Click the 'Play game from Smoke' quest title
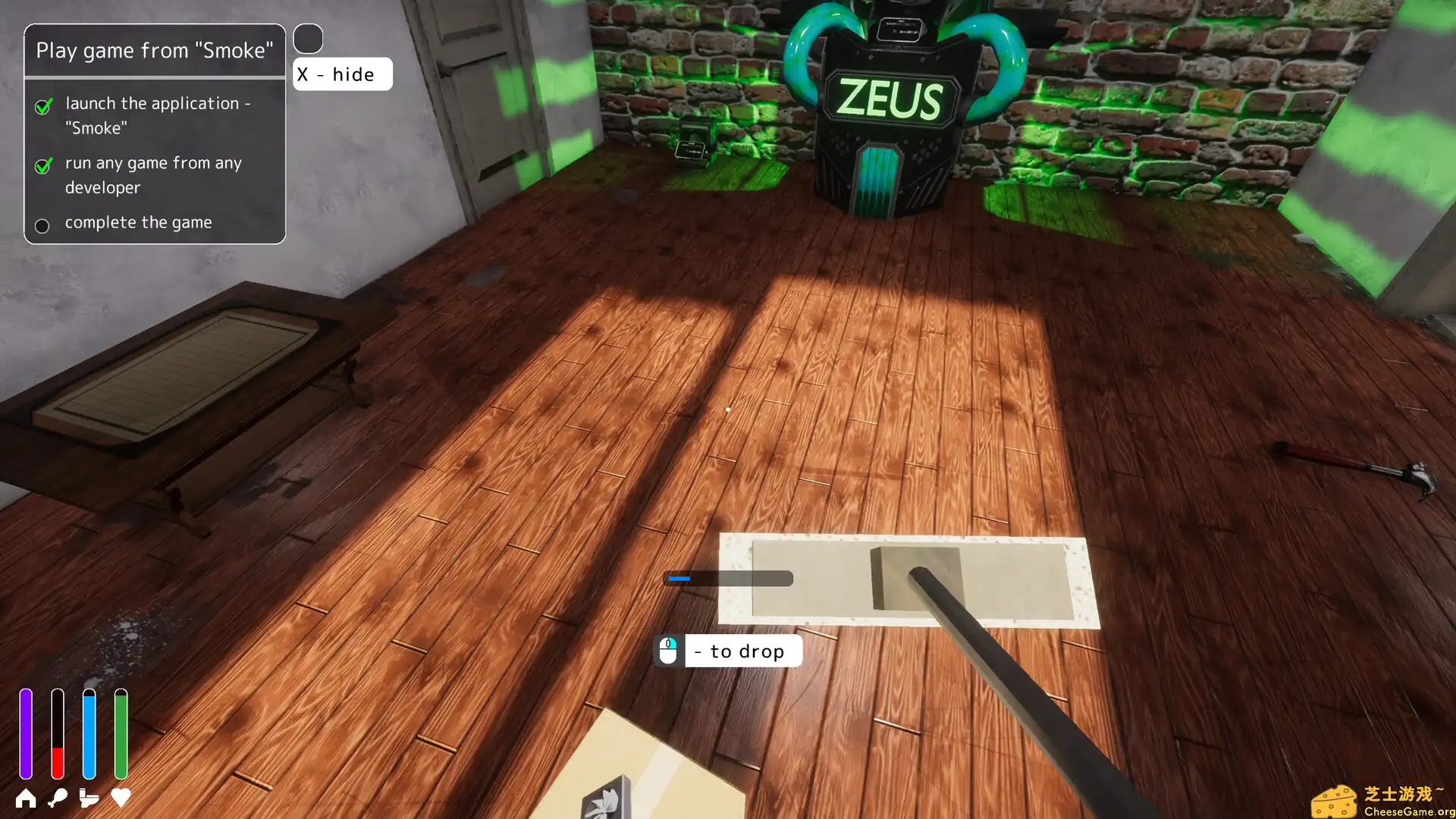Image resolution: width=1456 pixels, height=819 pixels. point(155,50)
